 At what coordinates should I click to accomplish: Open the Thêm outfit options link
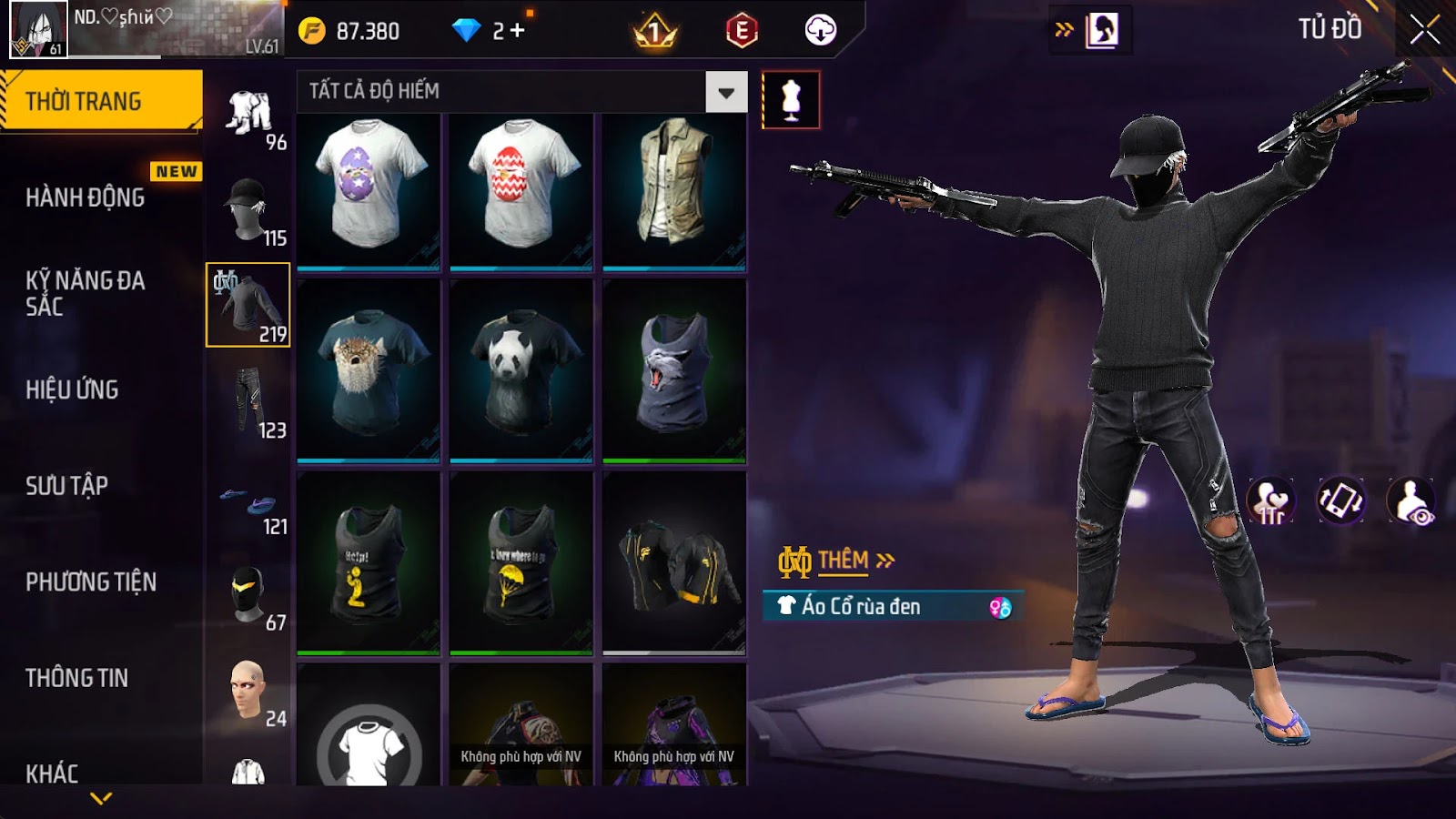tap(842, 561)
